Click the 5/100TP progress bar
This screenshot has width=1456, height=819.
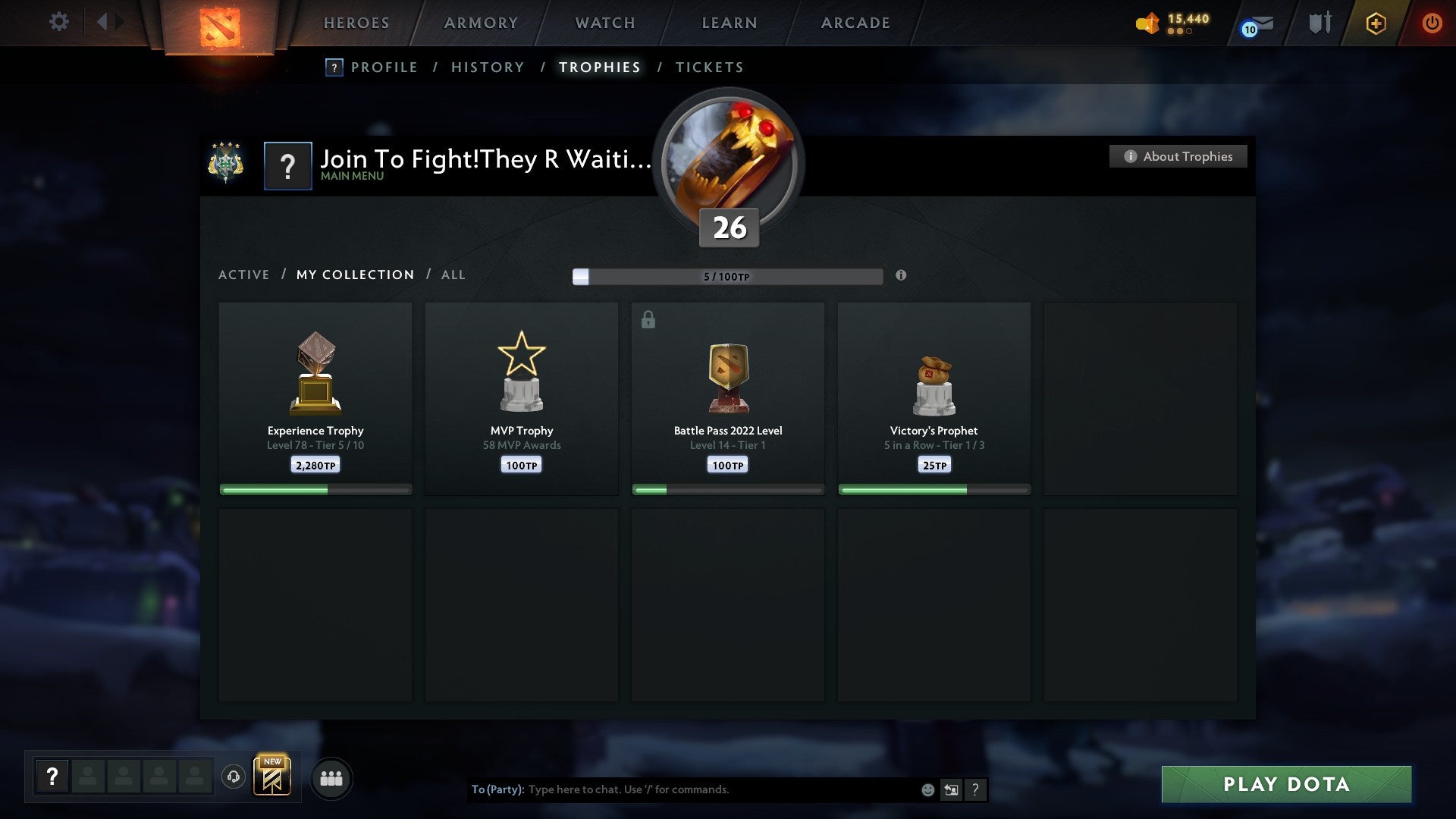[728, 277]
